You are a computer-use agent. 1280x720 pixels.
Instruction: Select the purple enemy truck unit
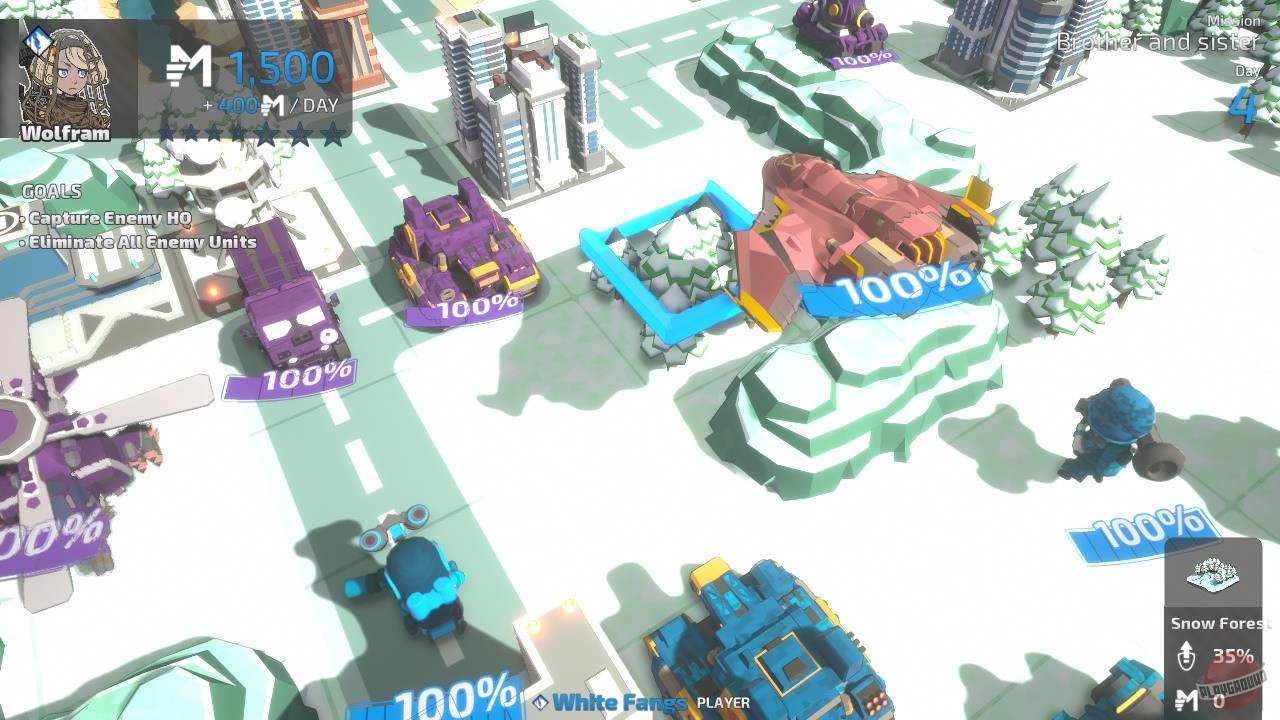[x=287, y=320]
